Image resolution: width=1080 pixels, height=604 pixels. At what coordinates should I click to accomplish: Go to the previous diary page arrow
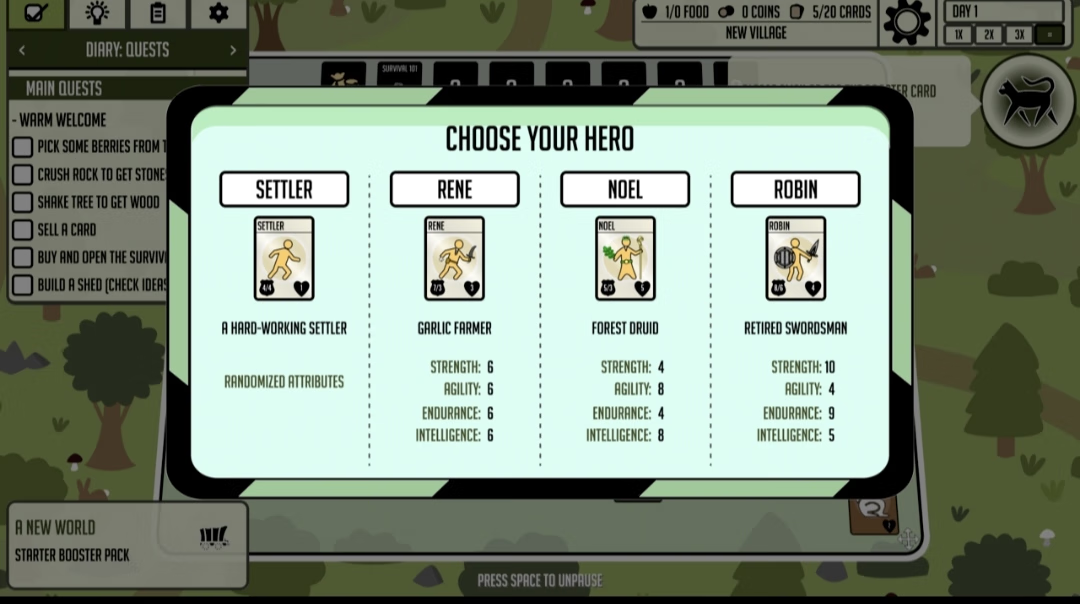pyautogui.click(x=22, y=50)
